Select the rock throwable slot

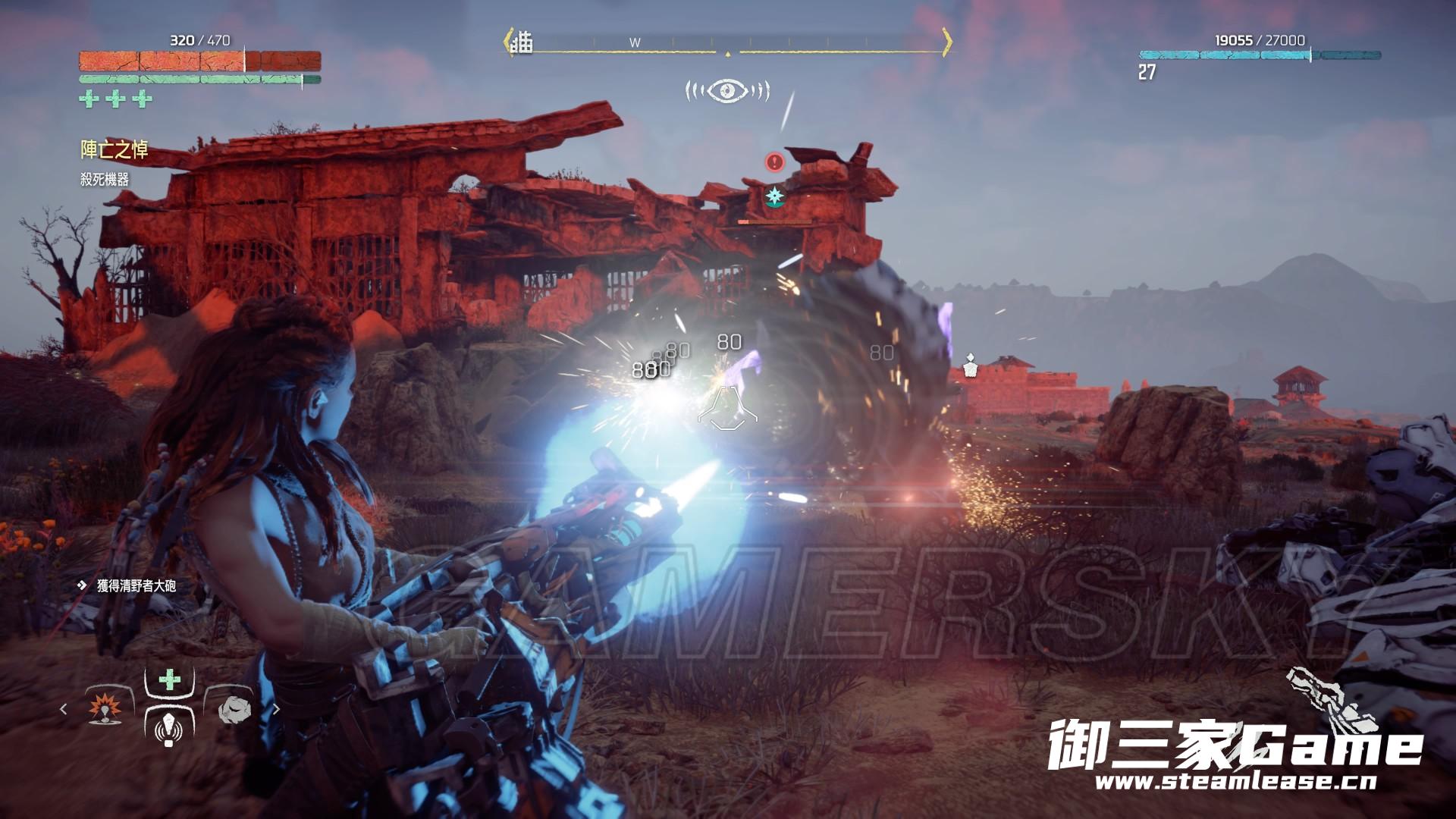coord(234,709)
